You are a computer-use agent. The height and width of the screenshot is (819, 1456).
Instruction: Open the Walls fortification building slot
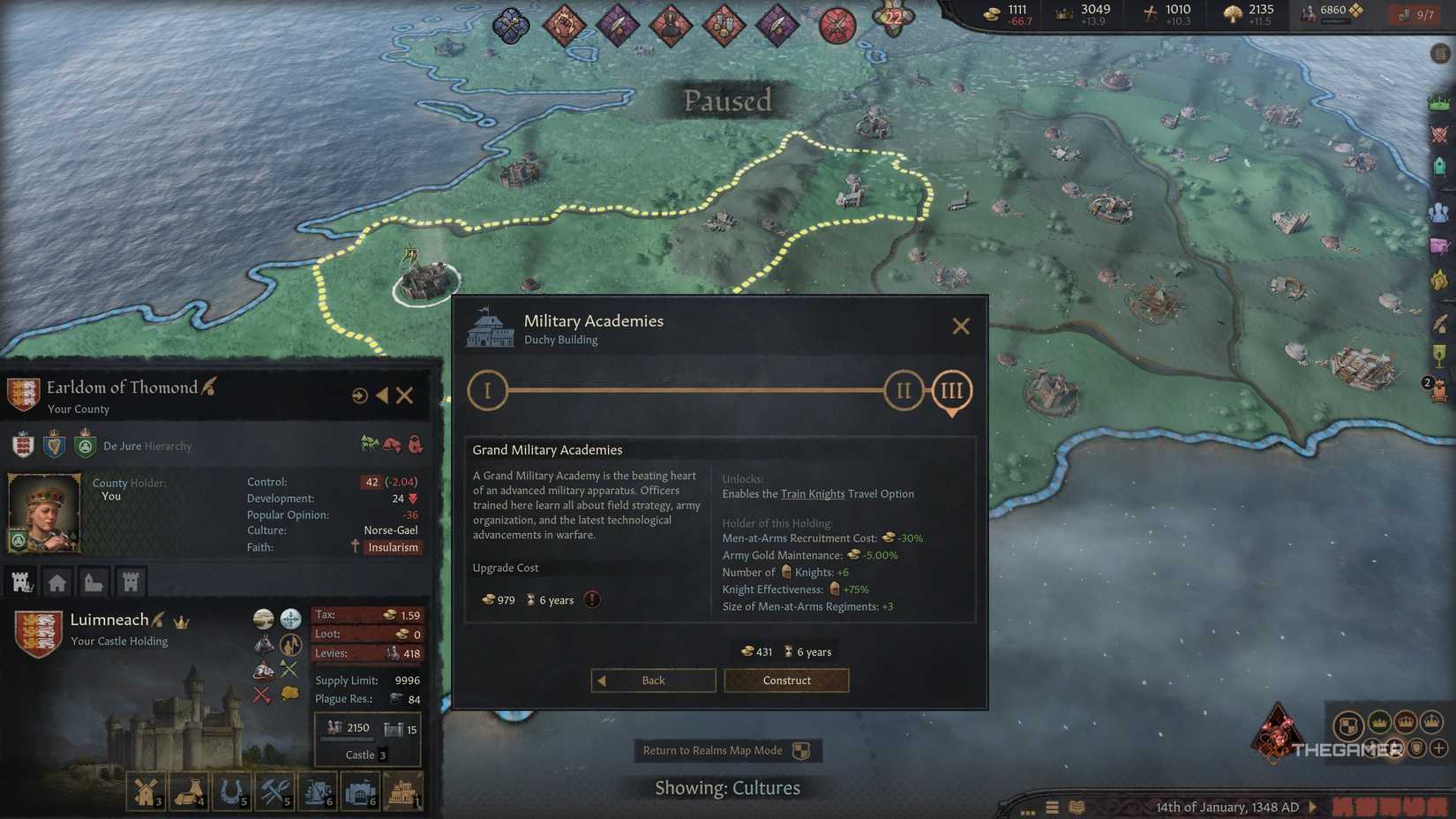click(x=359, y=790)
